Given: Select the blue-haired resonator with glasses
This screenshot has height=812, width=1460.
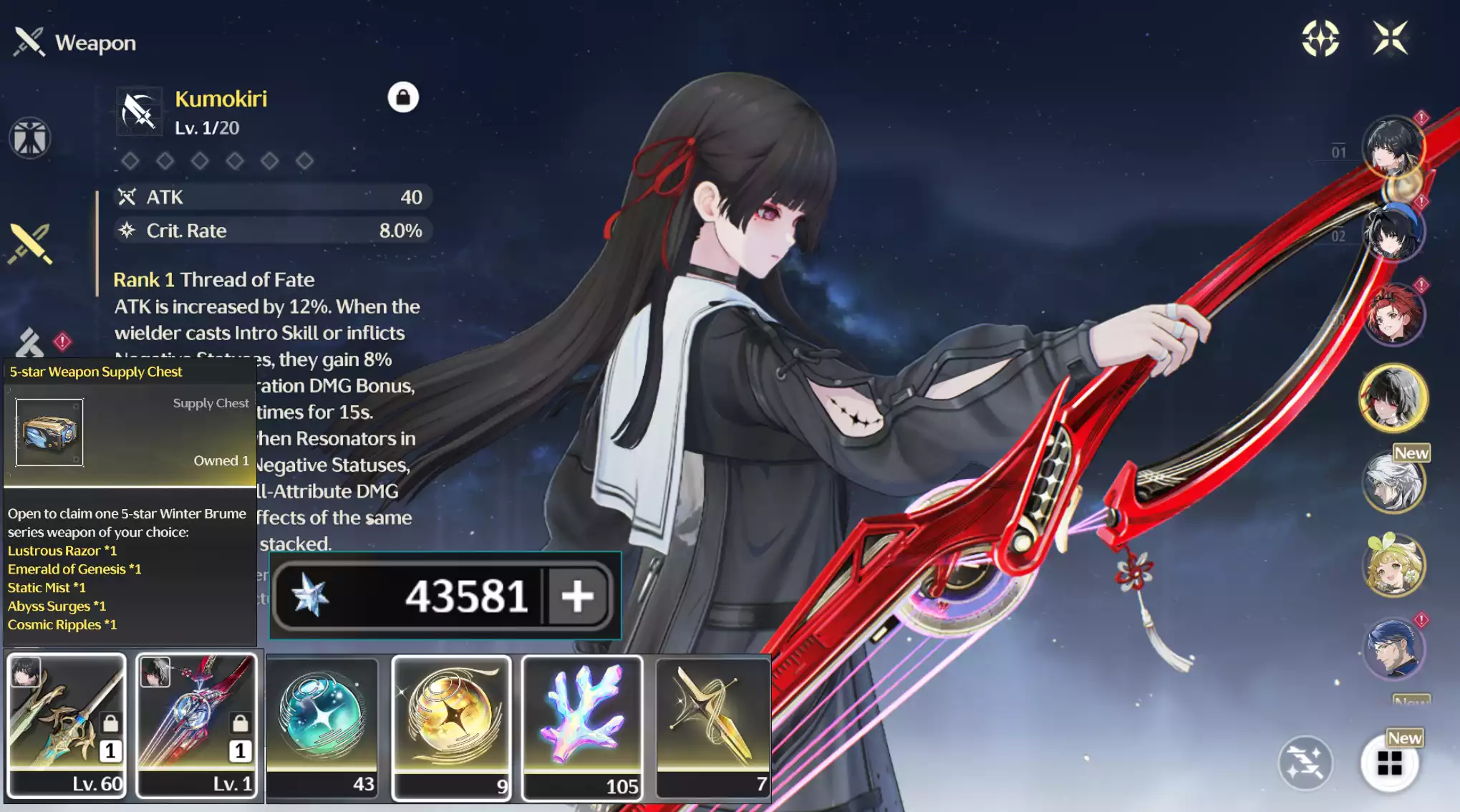Looking at the screenshot, I should coord(1393,649).
